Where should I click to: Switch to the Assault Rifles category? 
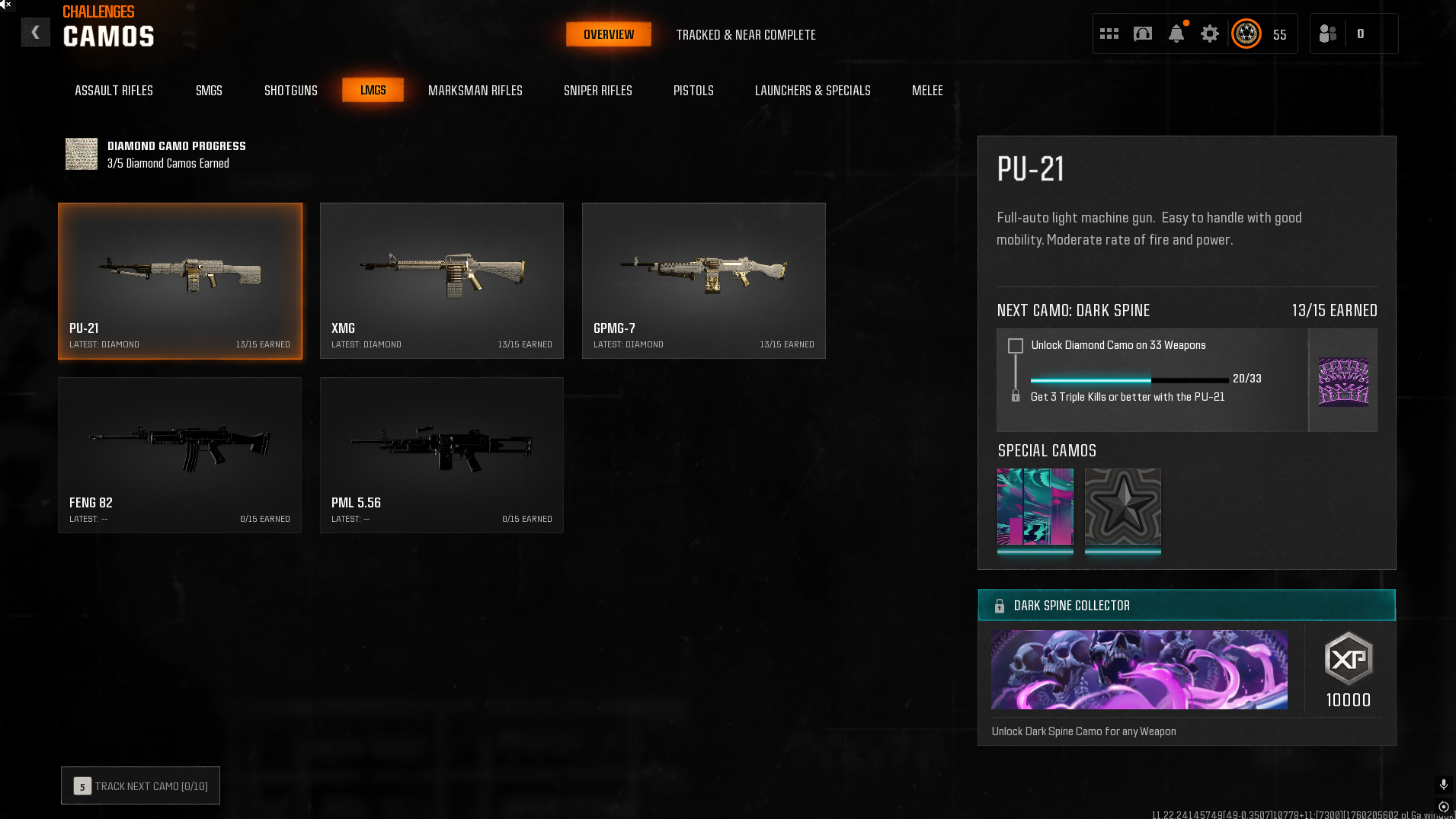click(114, 91)
